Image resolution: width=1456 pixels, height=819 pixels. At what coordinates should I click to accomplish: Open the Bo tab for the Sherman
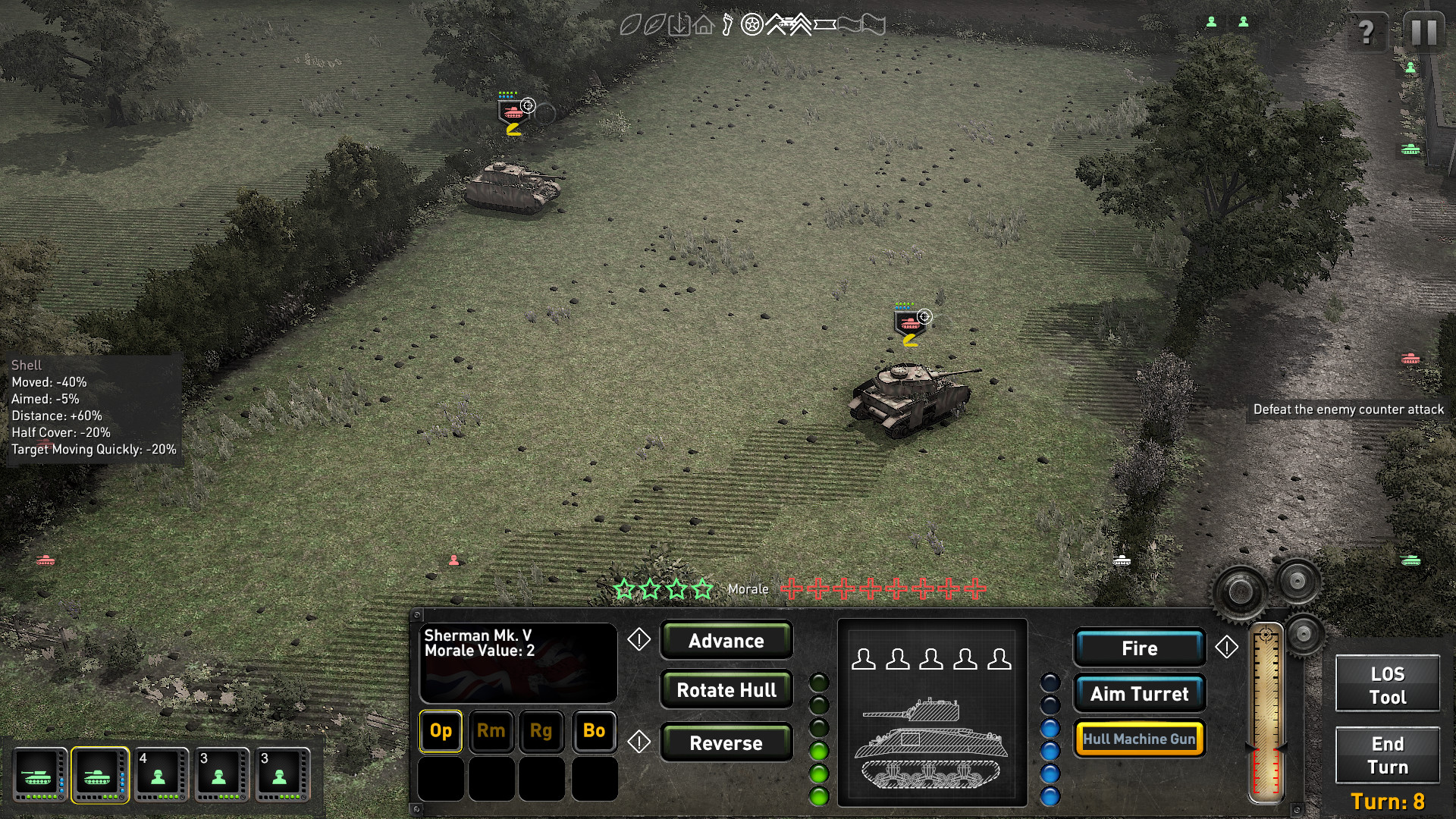594,731
